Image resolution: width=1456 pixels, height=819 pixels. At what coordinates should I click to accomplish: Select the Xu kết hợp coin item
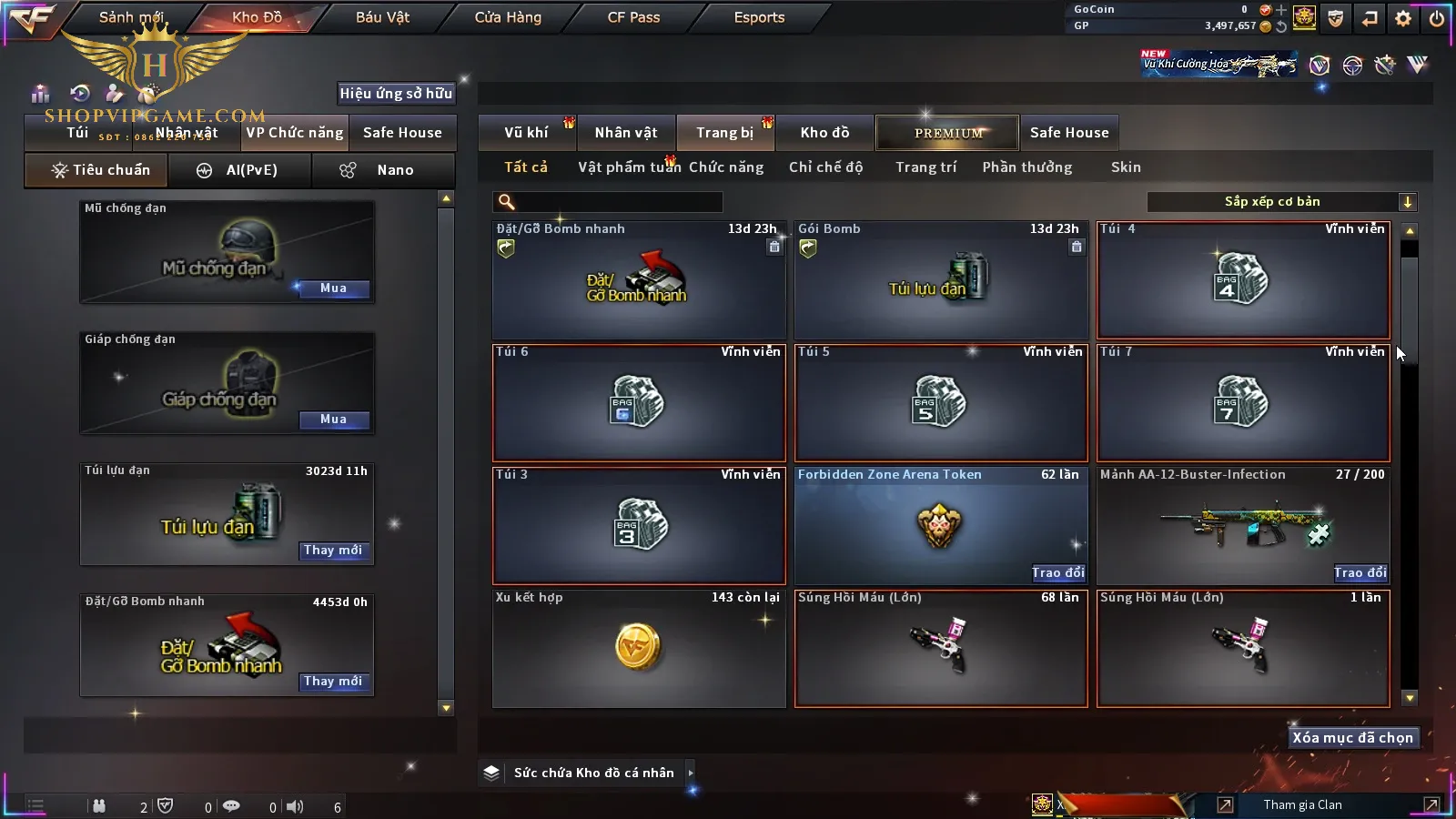[639, 648]
